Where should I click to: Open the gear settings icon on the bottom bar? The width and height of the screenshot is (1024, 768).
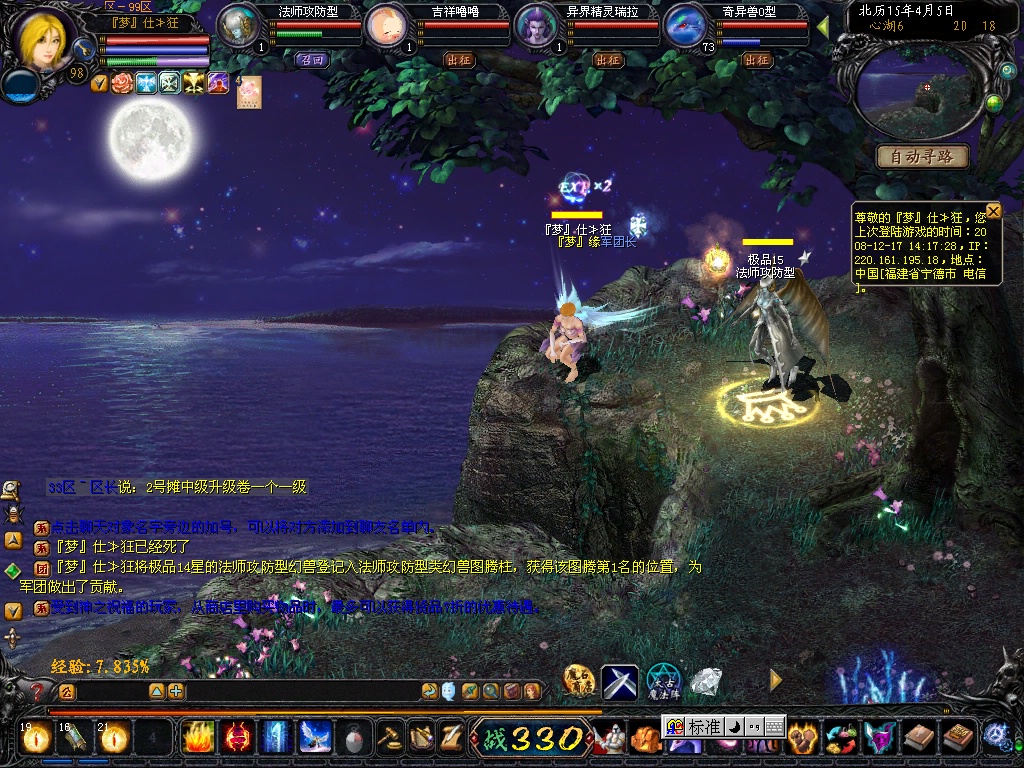[x=995, y=736]
